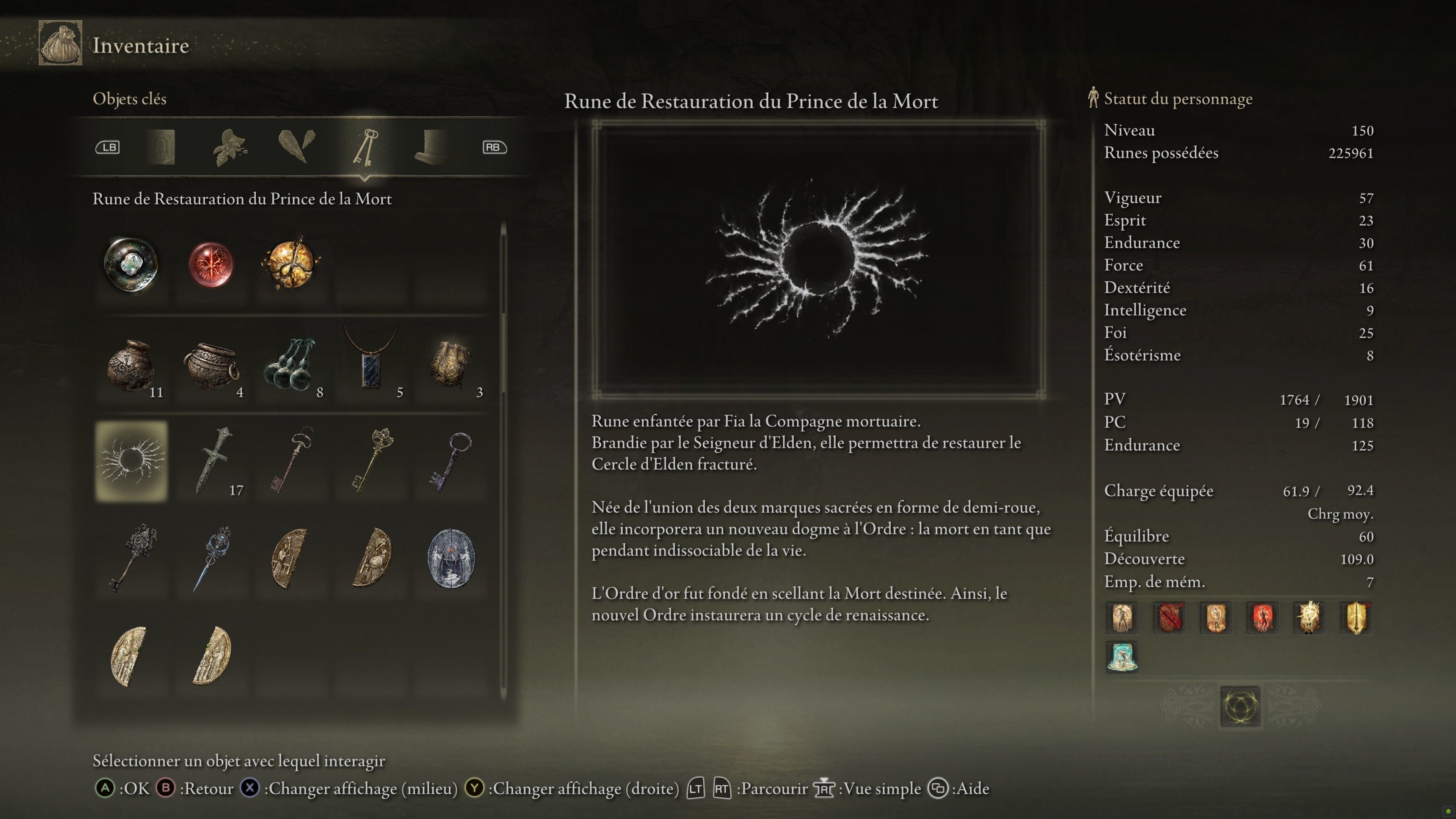Viewport: 1456px width, 819px height.
Task: Open the stone tablet category tab
Action: tap(161, 147)
